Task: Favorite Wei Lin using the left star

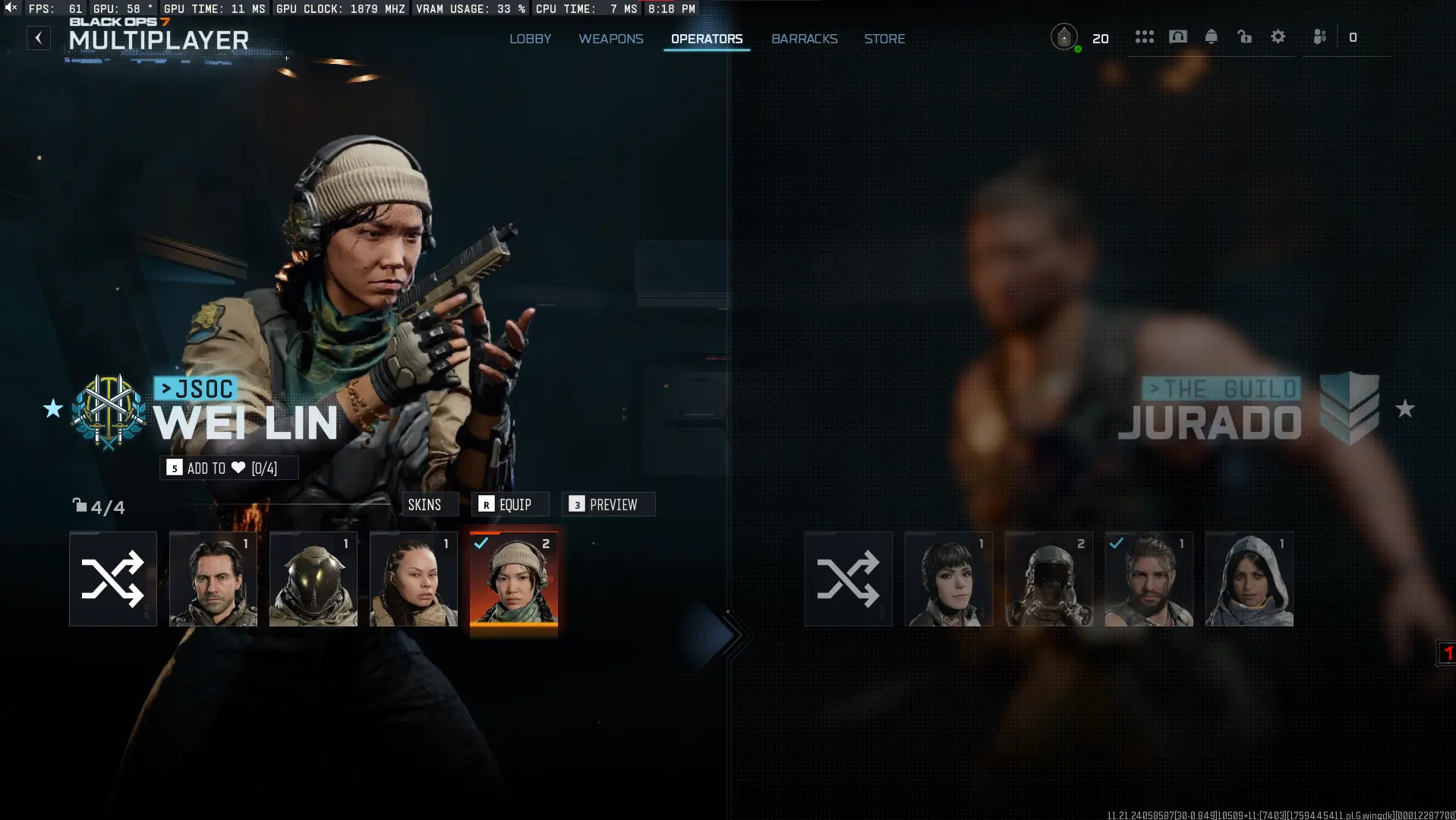Action: click(53, 410)
